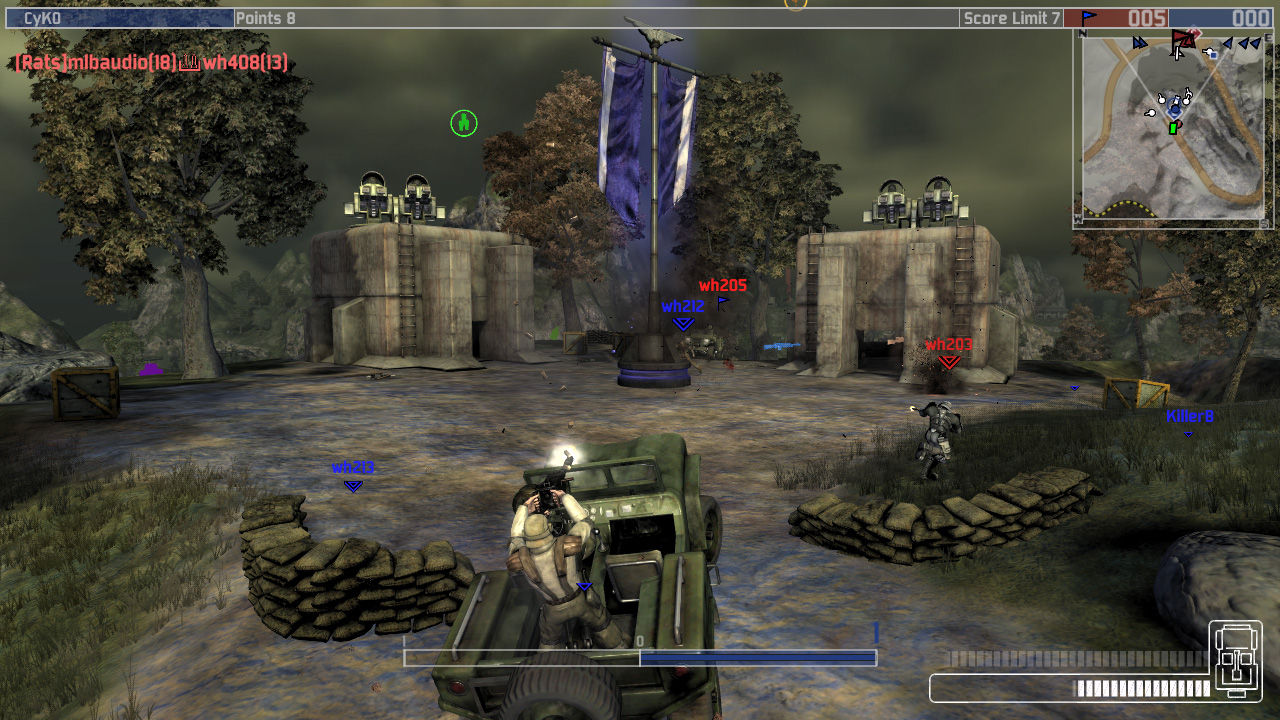
Task: Select the KillerB teammate name marker
Action: (x=1189, y=416)
